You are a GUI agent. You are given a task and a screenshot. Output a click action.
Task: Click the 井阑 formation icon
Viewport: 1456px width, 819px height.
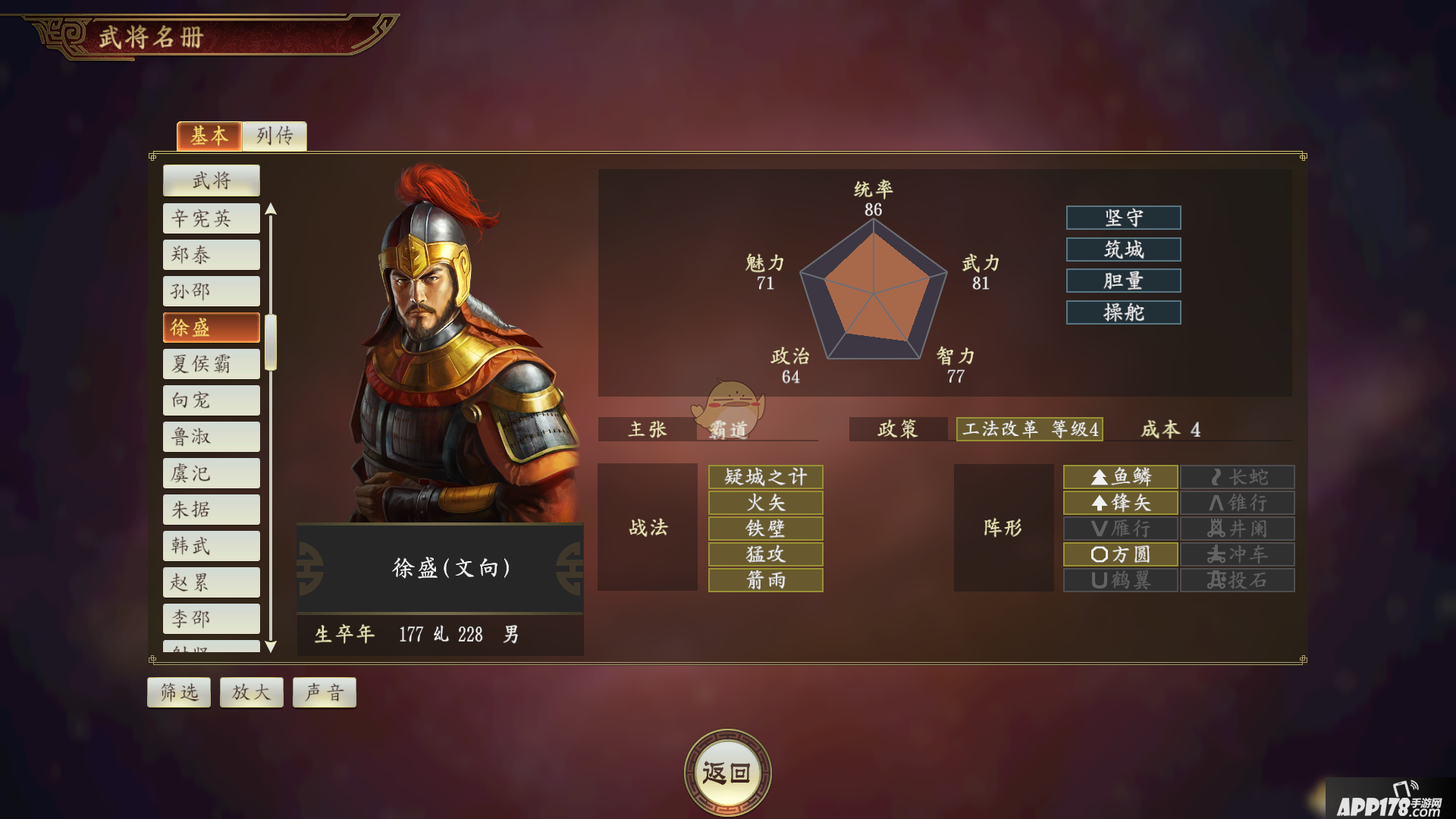tap(1237, 528)
